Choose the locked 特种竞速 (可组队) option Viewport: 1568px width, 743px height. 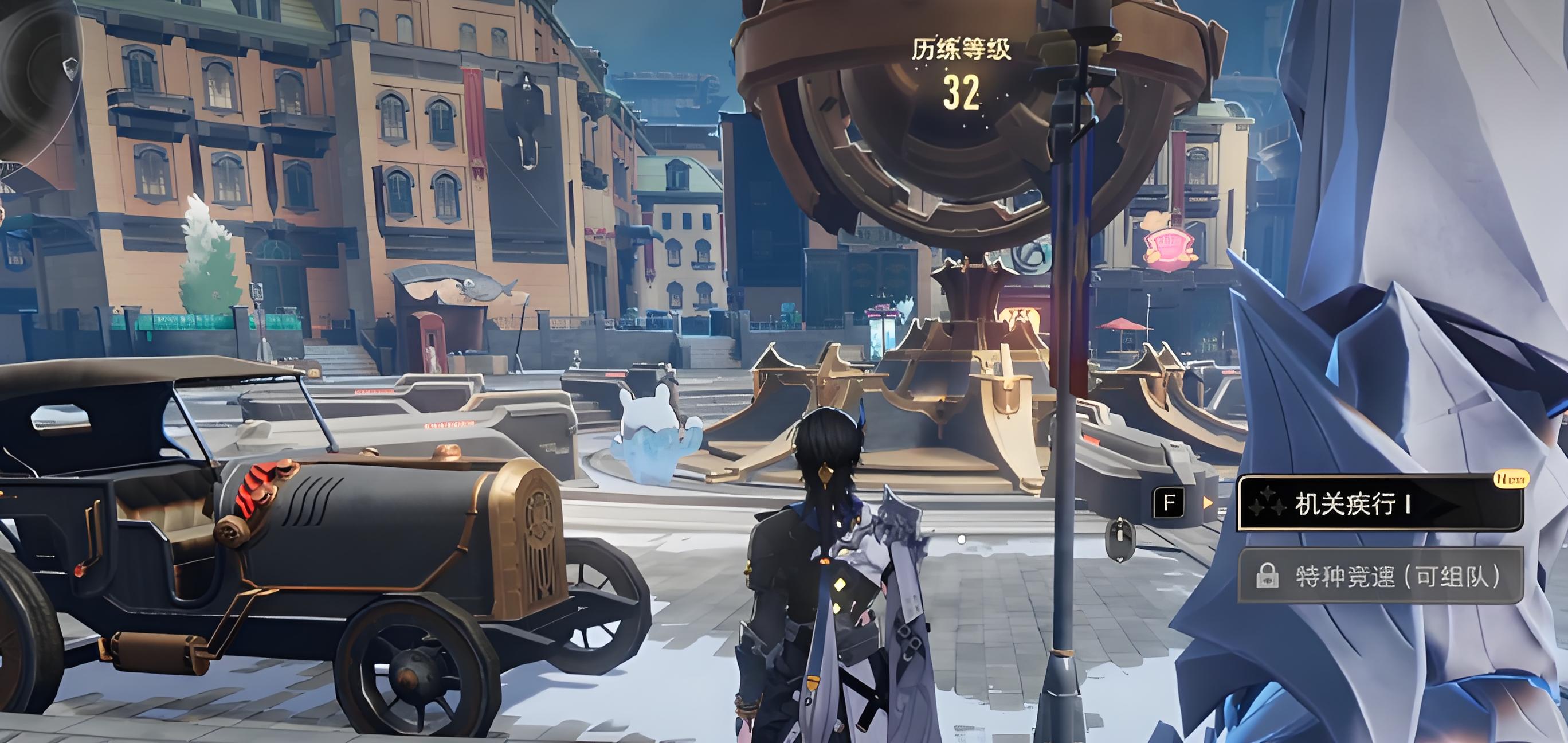[1381, 576]
